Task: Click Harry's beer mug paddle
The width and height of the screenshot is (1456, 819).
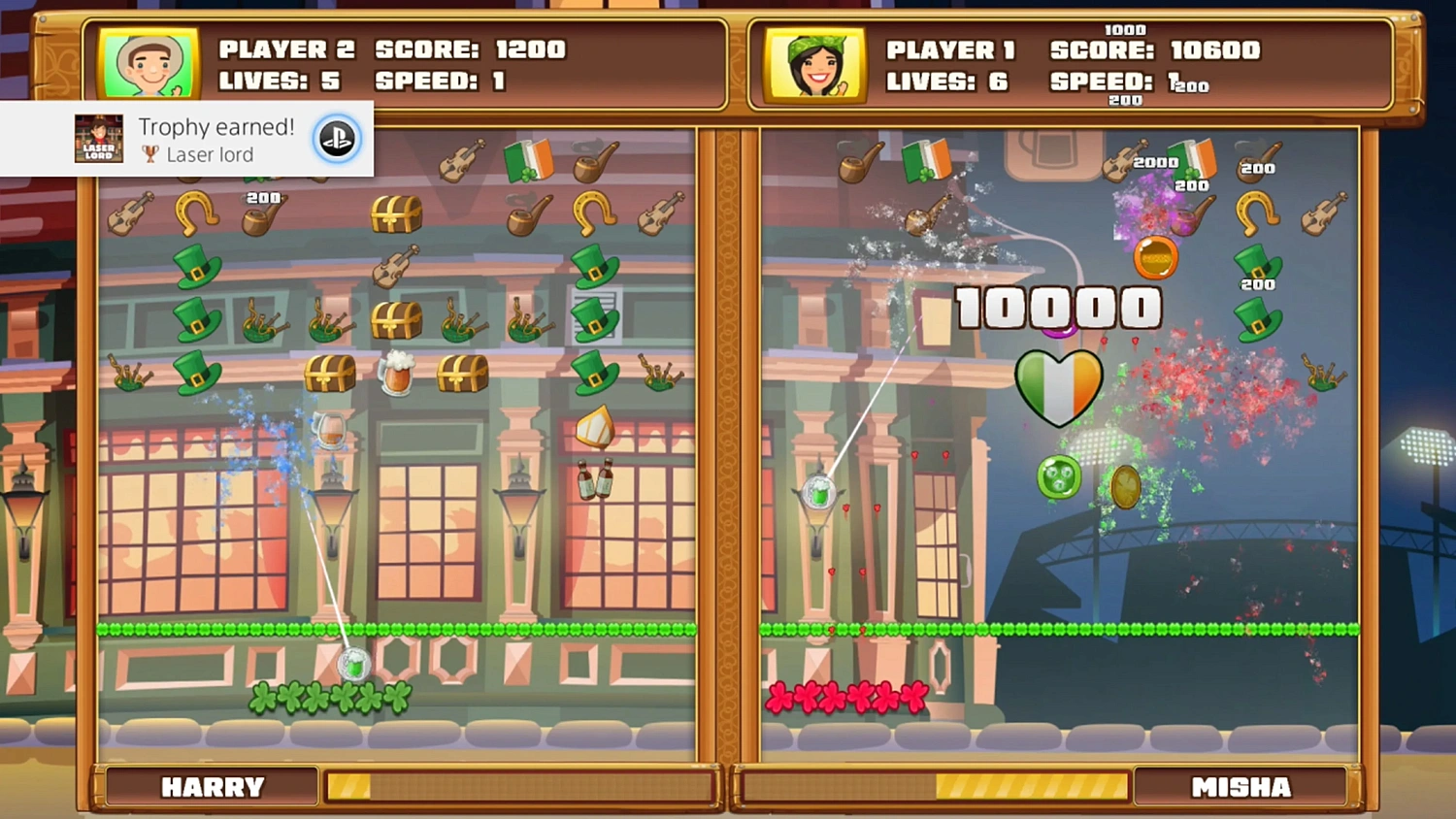Action: (354, 664)
